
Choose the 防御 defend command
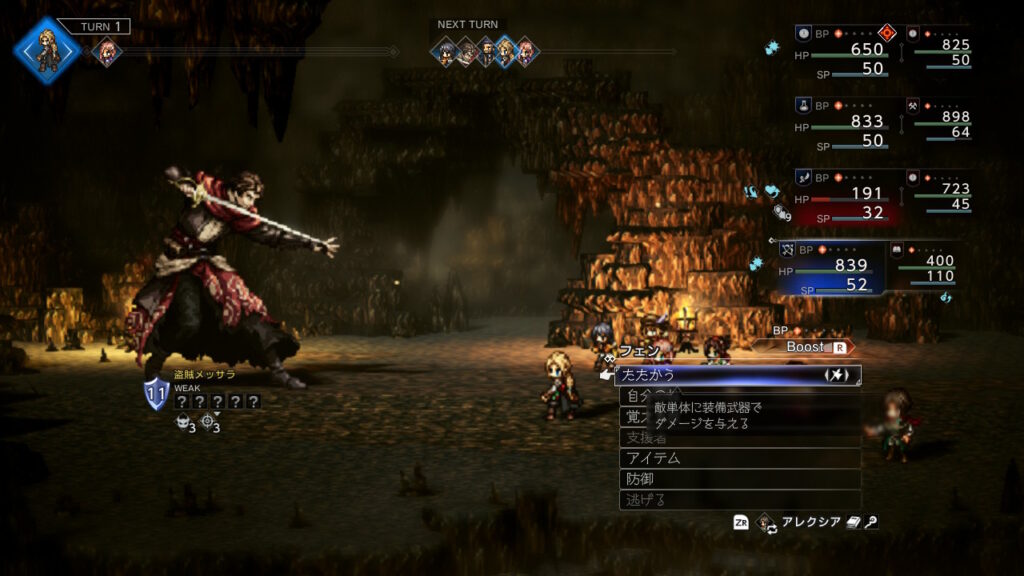738,479
